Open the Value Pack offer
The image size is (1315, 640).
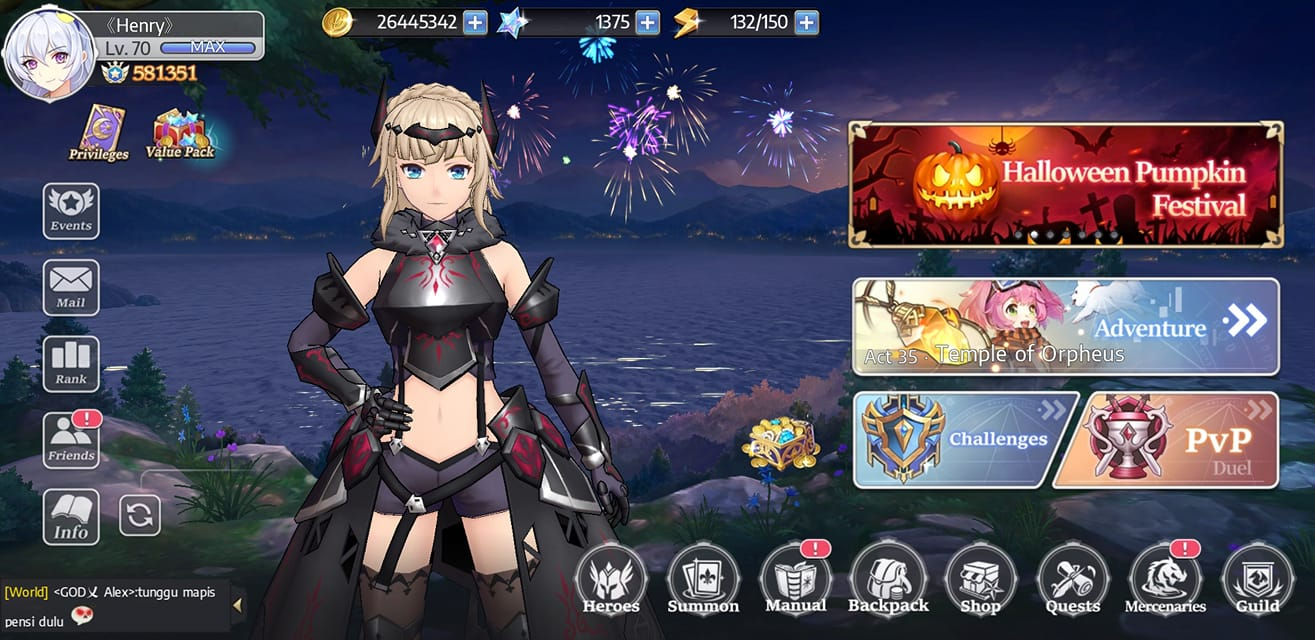click(x=180, y=135)
